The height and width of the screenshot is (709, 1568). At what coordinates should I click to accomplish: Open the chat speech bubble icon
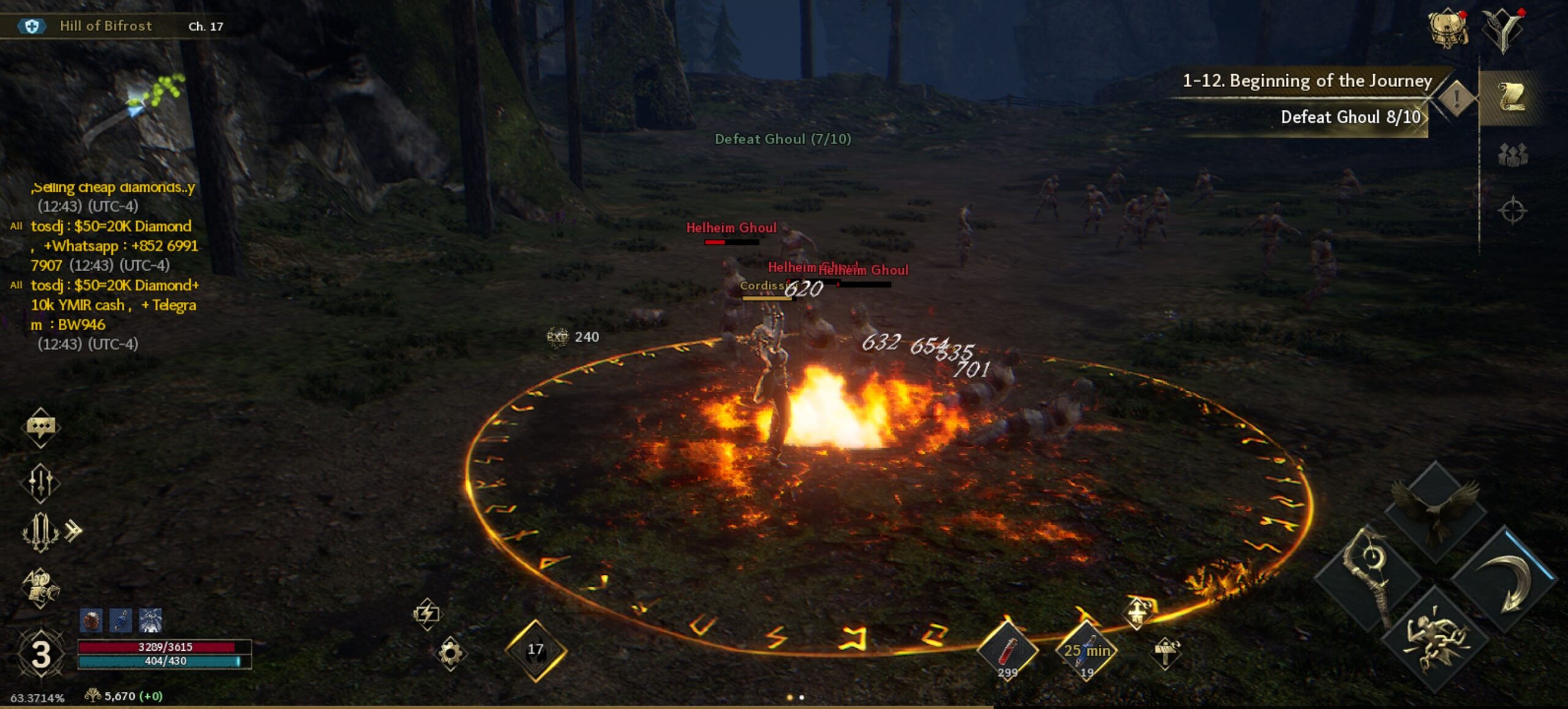tap(40, 427)
